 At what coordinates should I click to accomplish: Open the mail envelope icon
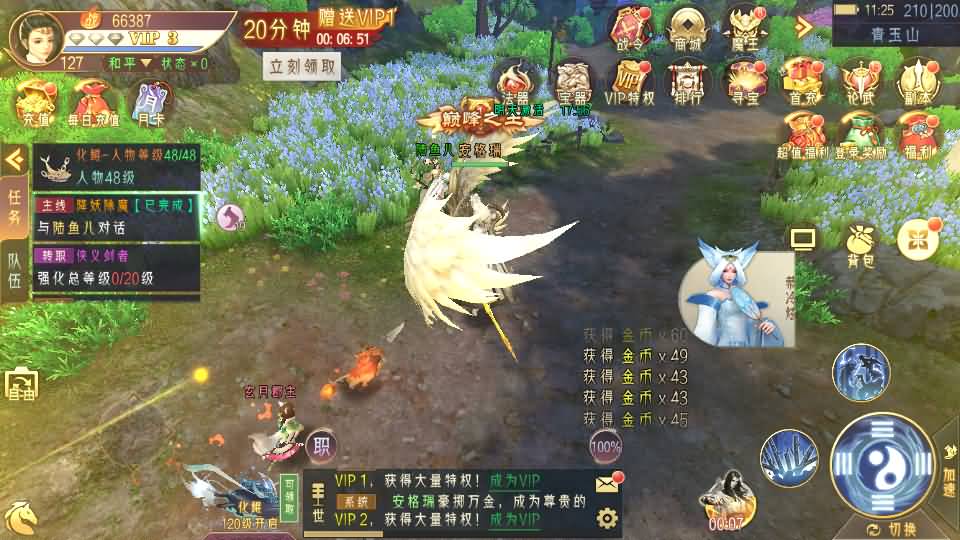(x=607, y=484)
